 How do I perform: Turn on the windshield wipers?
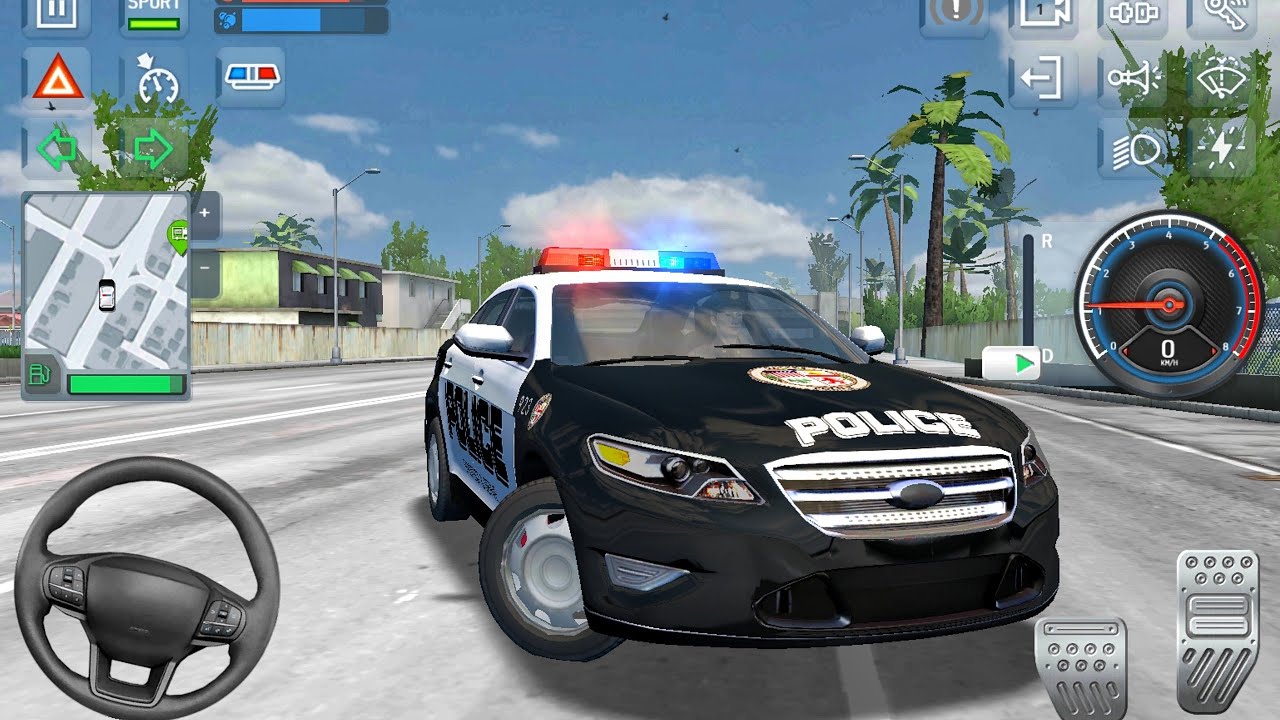tap(1222, 78)
